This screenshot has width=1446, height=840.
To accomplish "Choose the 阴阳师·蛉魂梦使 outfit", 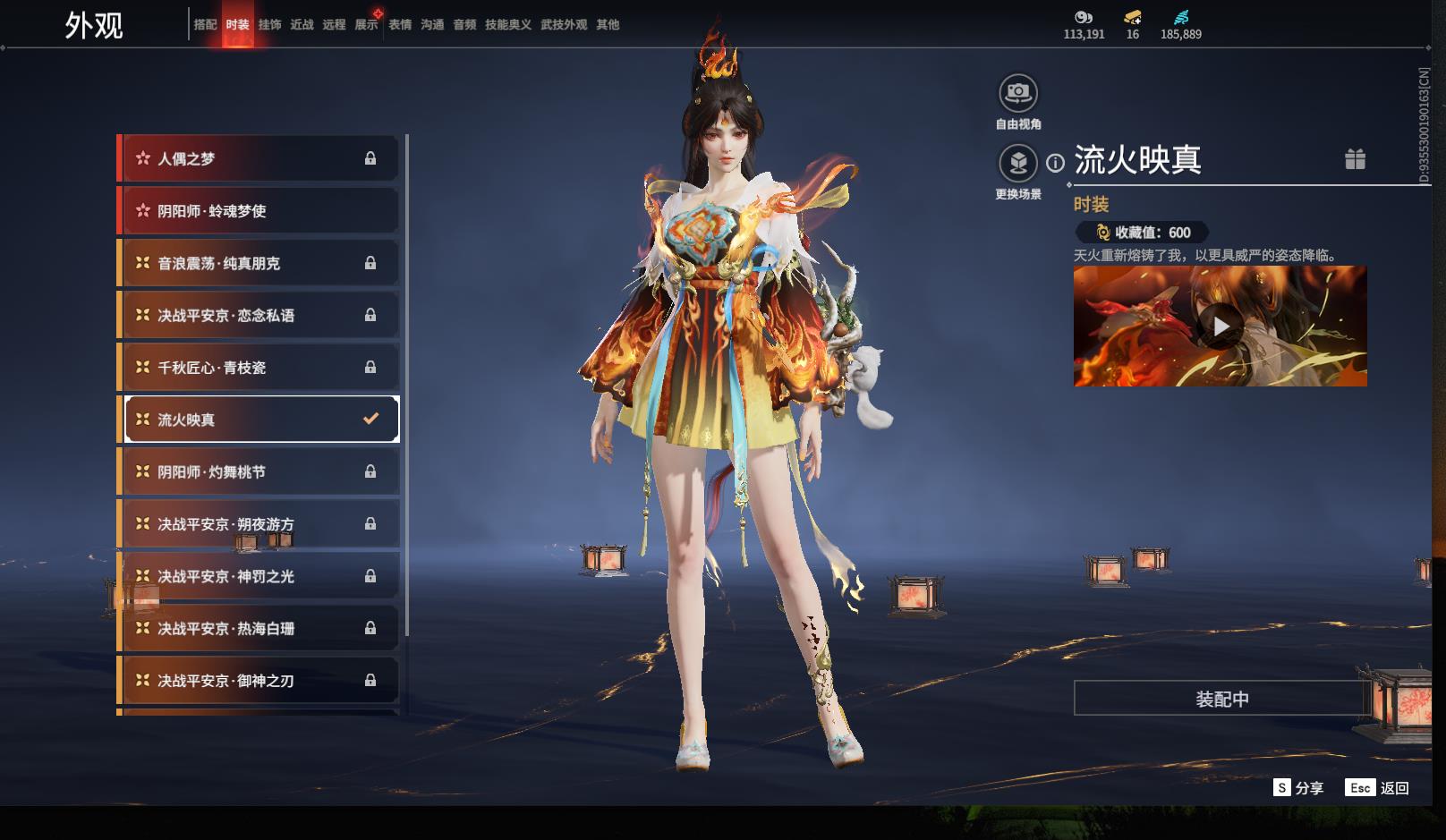I will (x=259, y=211).
